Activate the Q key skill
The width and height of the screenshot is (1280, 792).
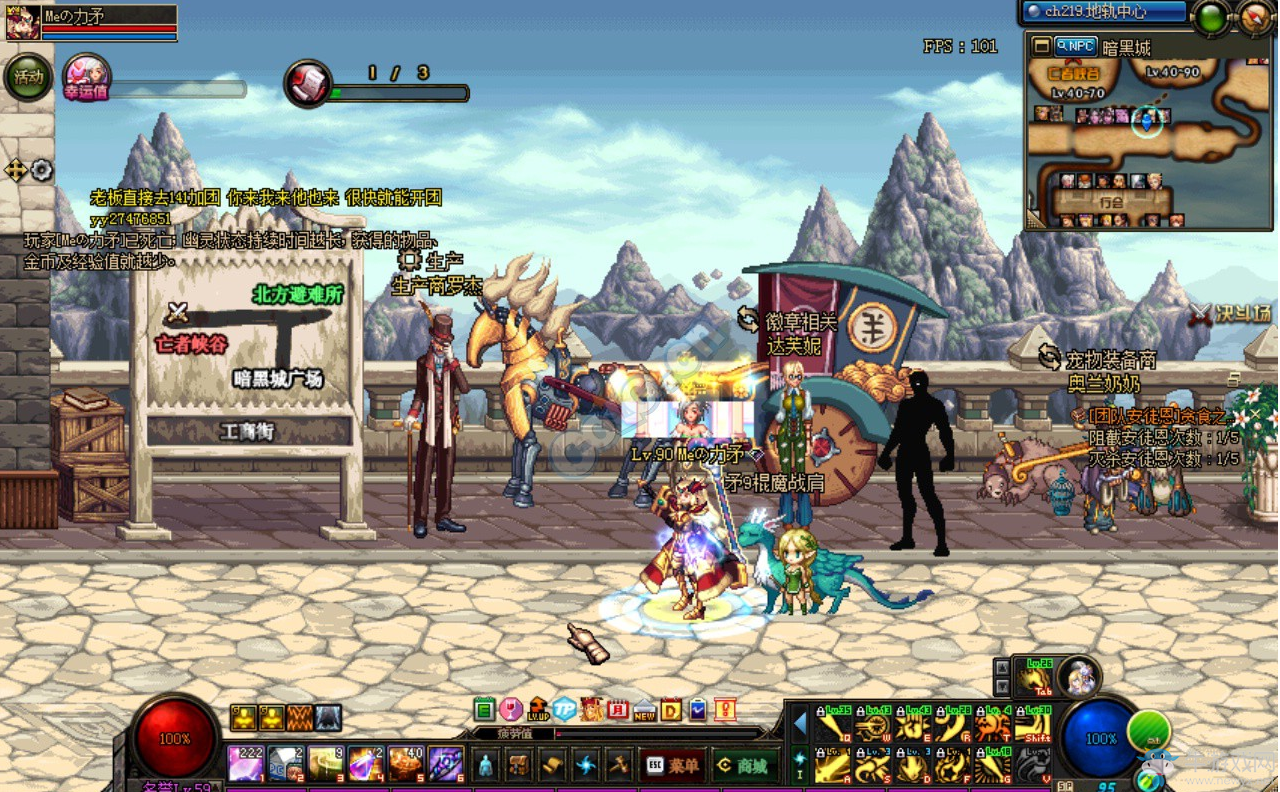[833, 724]
